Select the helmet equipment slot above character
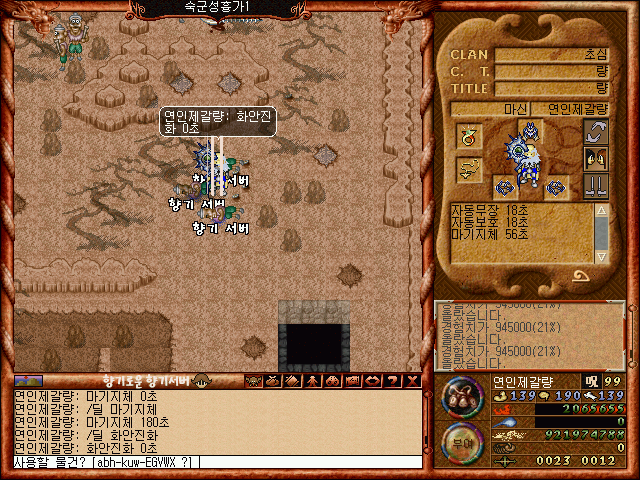 click(x=530, y=129)
